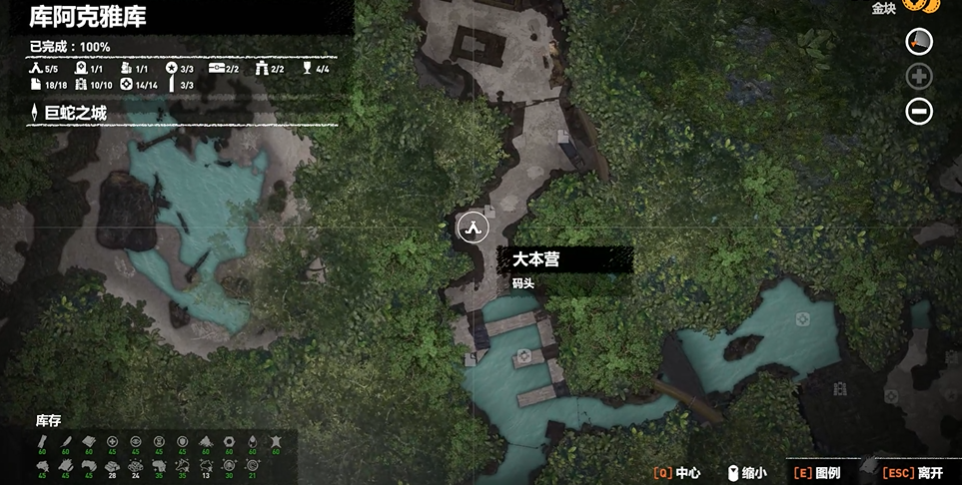This screenshot has height=485, width=962.
Task: Click the map zoom-out minus button
Action: pos(919,111)
